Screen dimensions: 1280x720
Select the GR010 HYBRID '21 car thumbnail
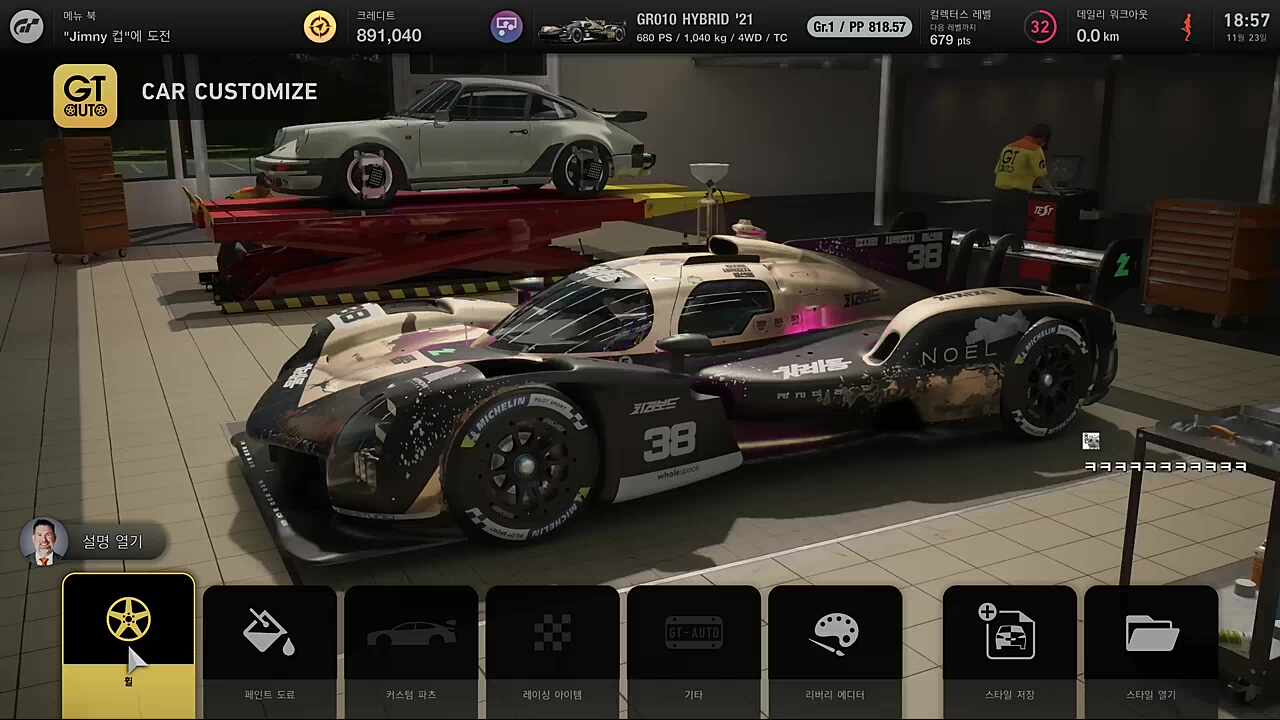point(581,30)
